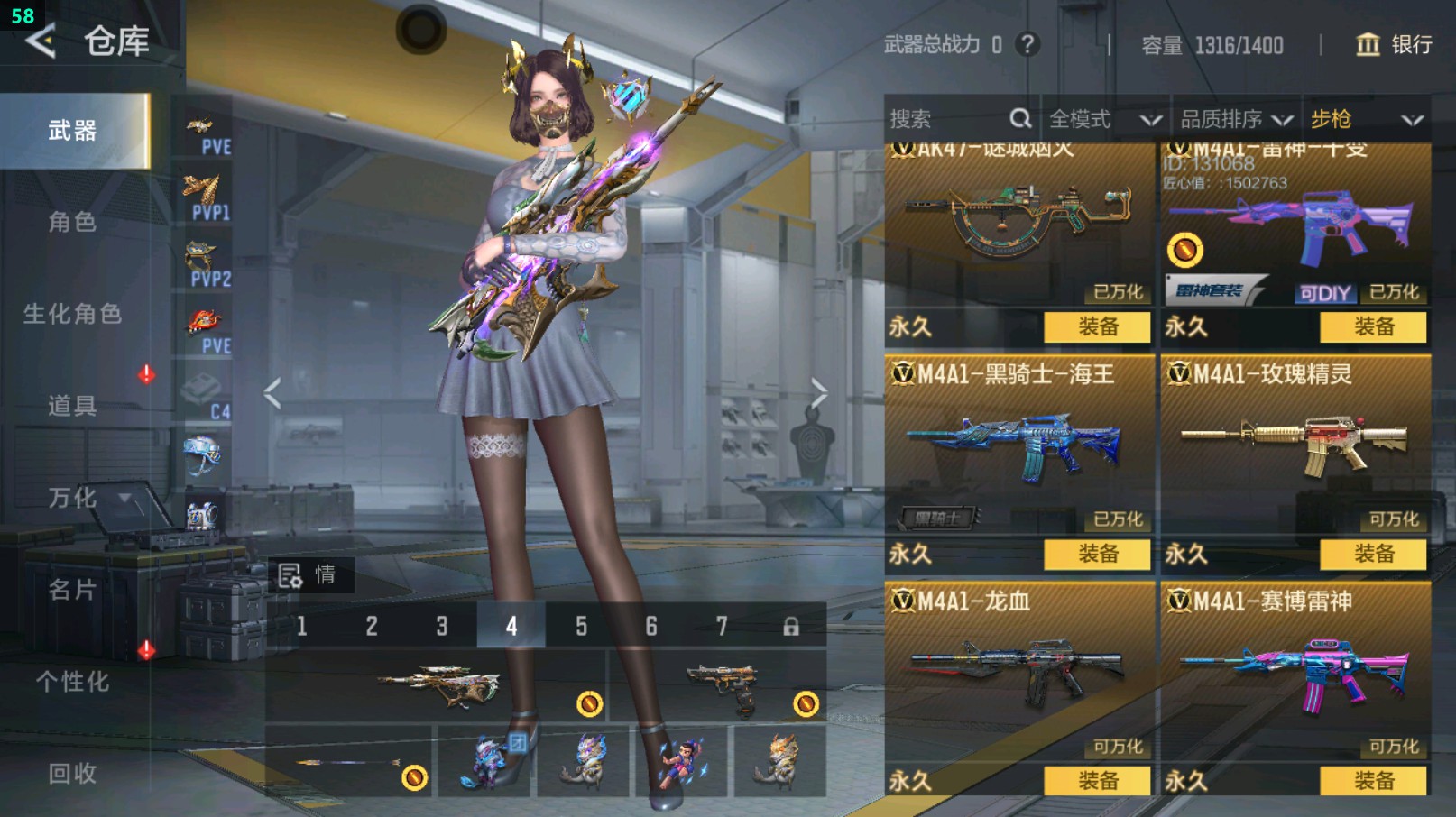Open the 回收 section
The height and width of the screenshot is (817, 1456).
[x=72, y=774]
